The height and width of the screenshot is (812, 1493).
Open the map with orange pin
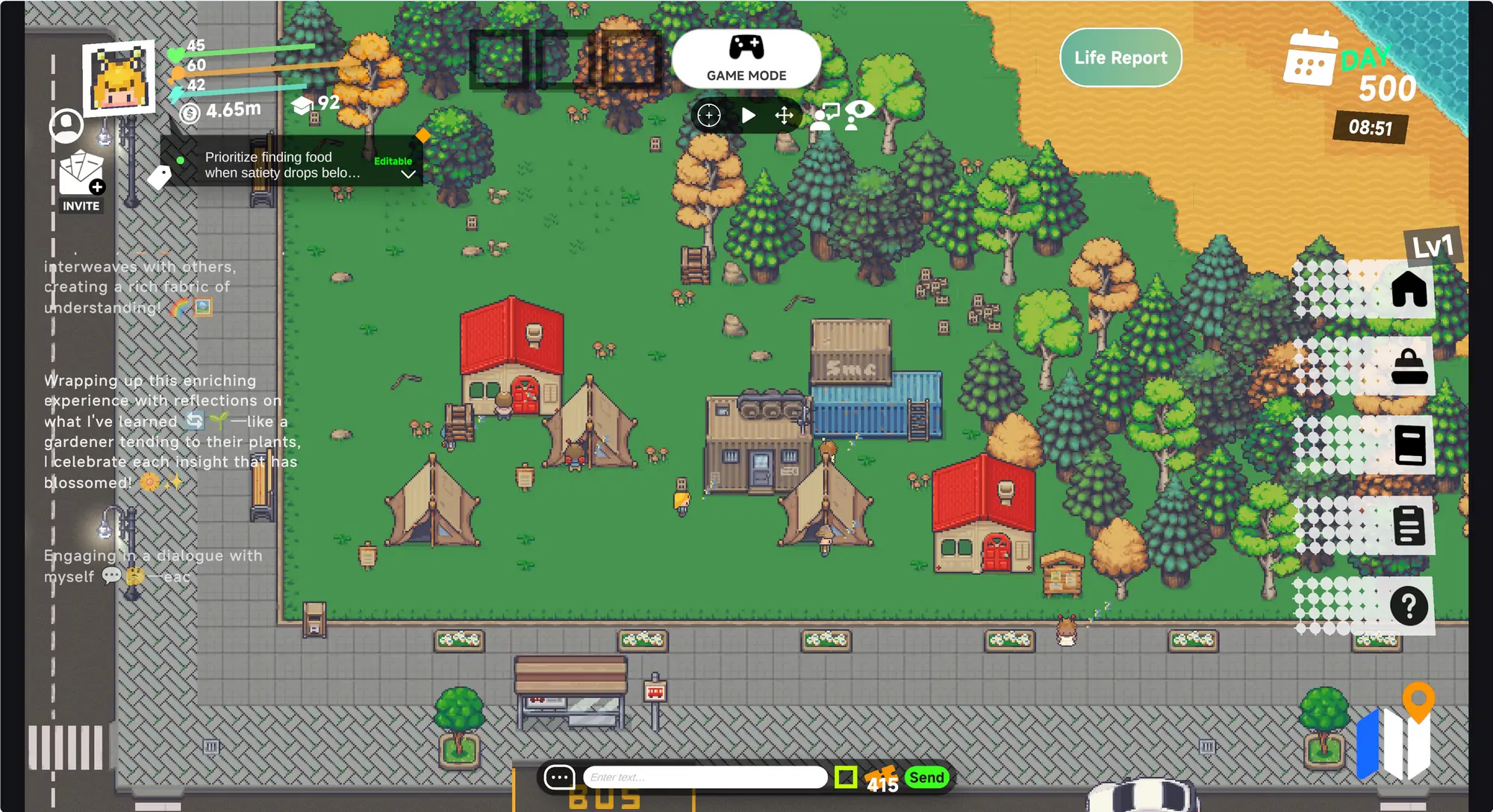1394,735
